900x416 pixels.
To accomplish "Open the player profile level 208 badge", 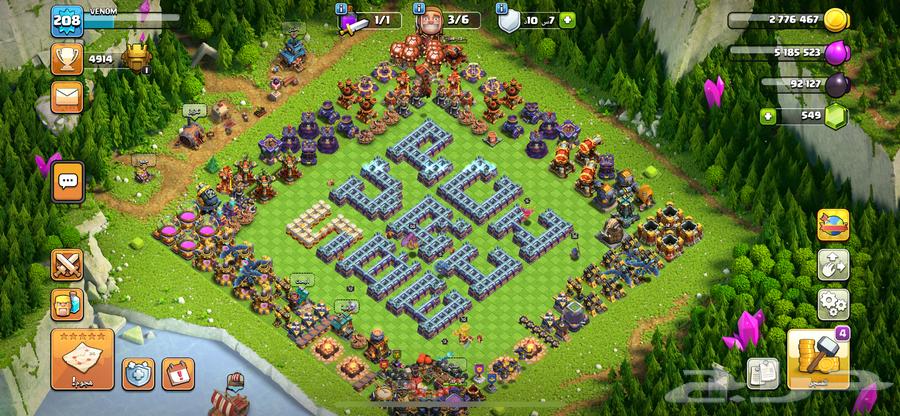I will [69, 19].
